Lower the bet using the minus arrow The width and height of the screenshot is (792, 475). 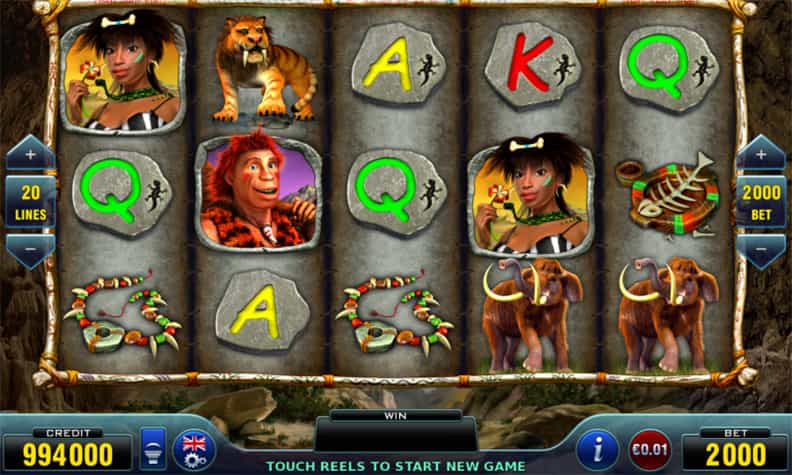(x=761, y=247)
